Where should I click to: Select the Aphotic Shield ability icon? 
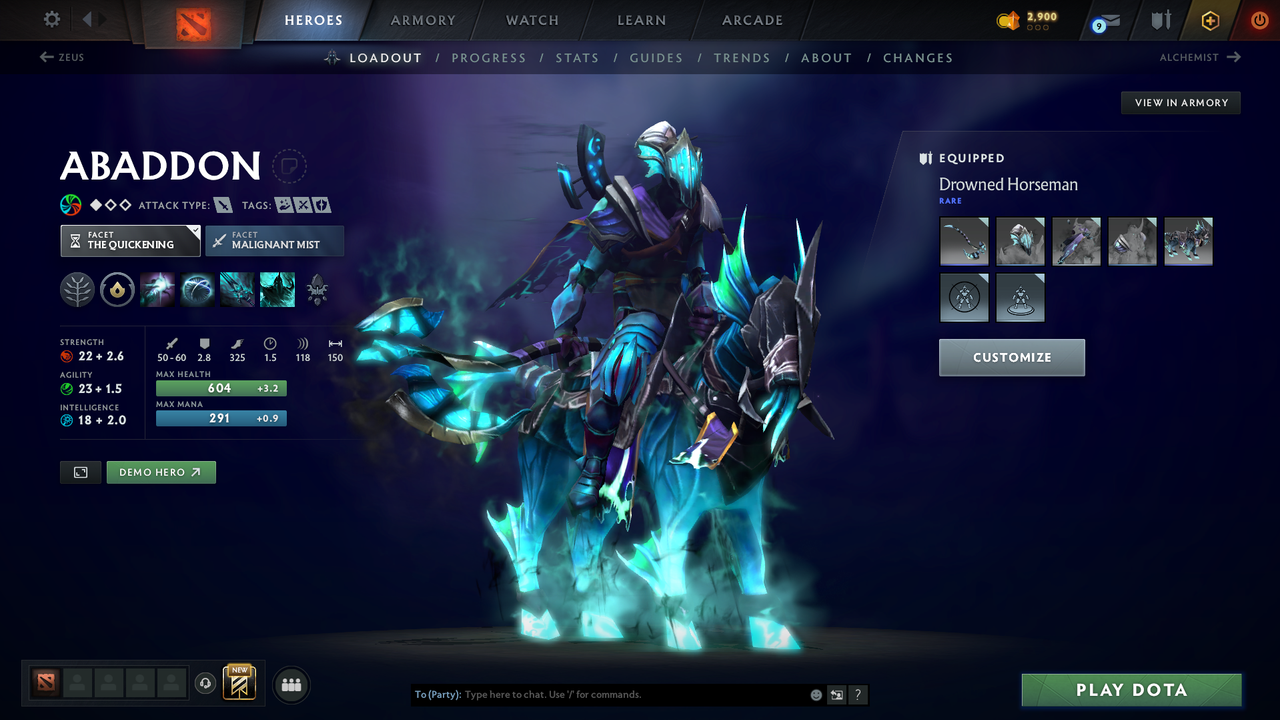pos(196,289)
